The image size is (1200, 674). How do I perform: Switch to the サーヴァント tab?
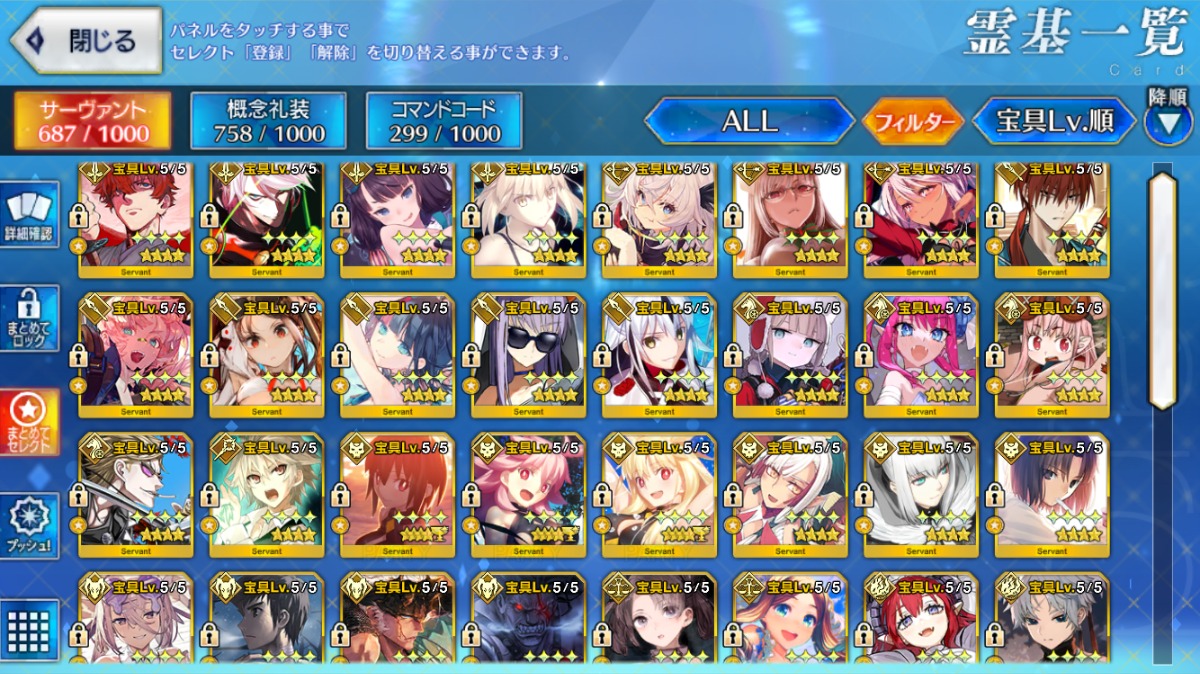point(92,121)
